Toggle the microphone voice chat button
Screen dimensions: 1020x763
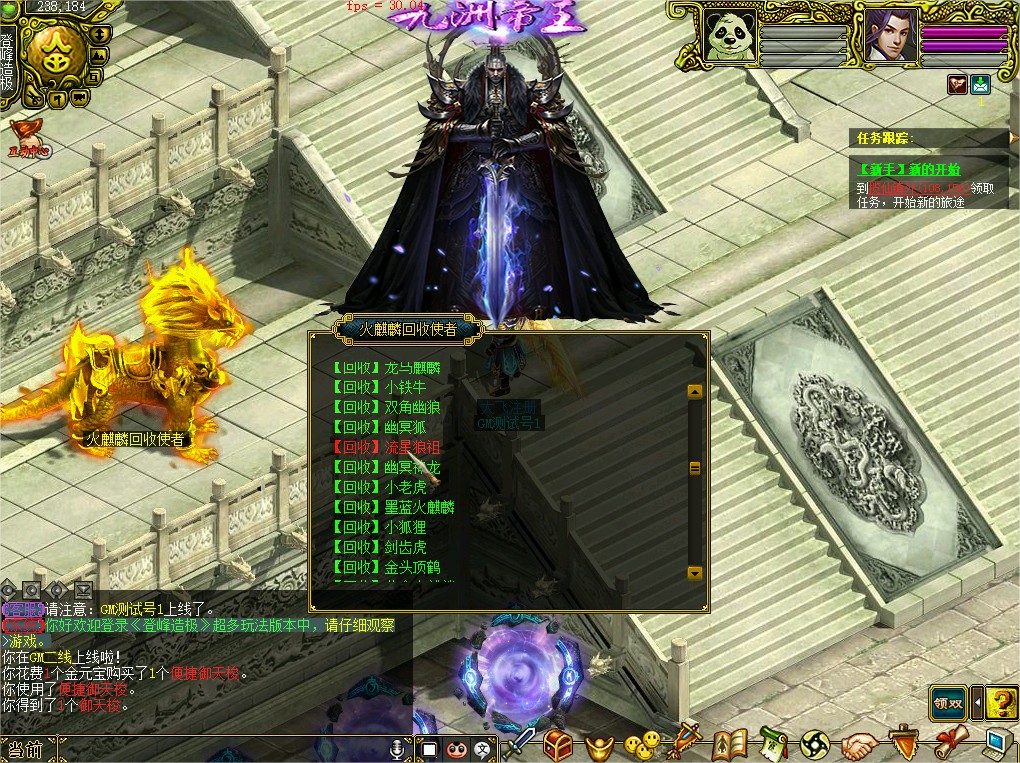click(x=399, y=748)
